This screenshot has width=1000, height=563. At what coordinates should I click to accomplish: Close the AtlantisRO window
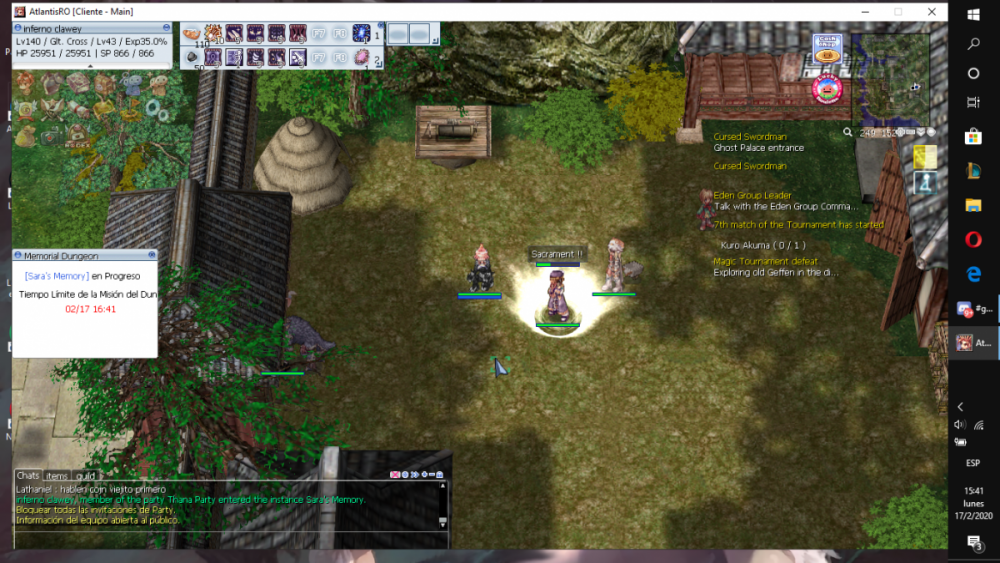(x=930, y=11)
